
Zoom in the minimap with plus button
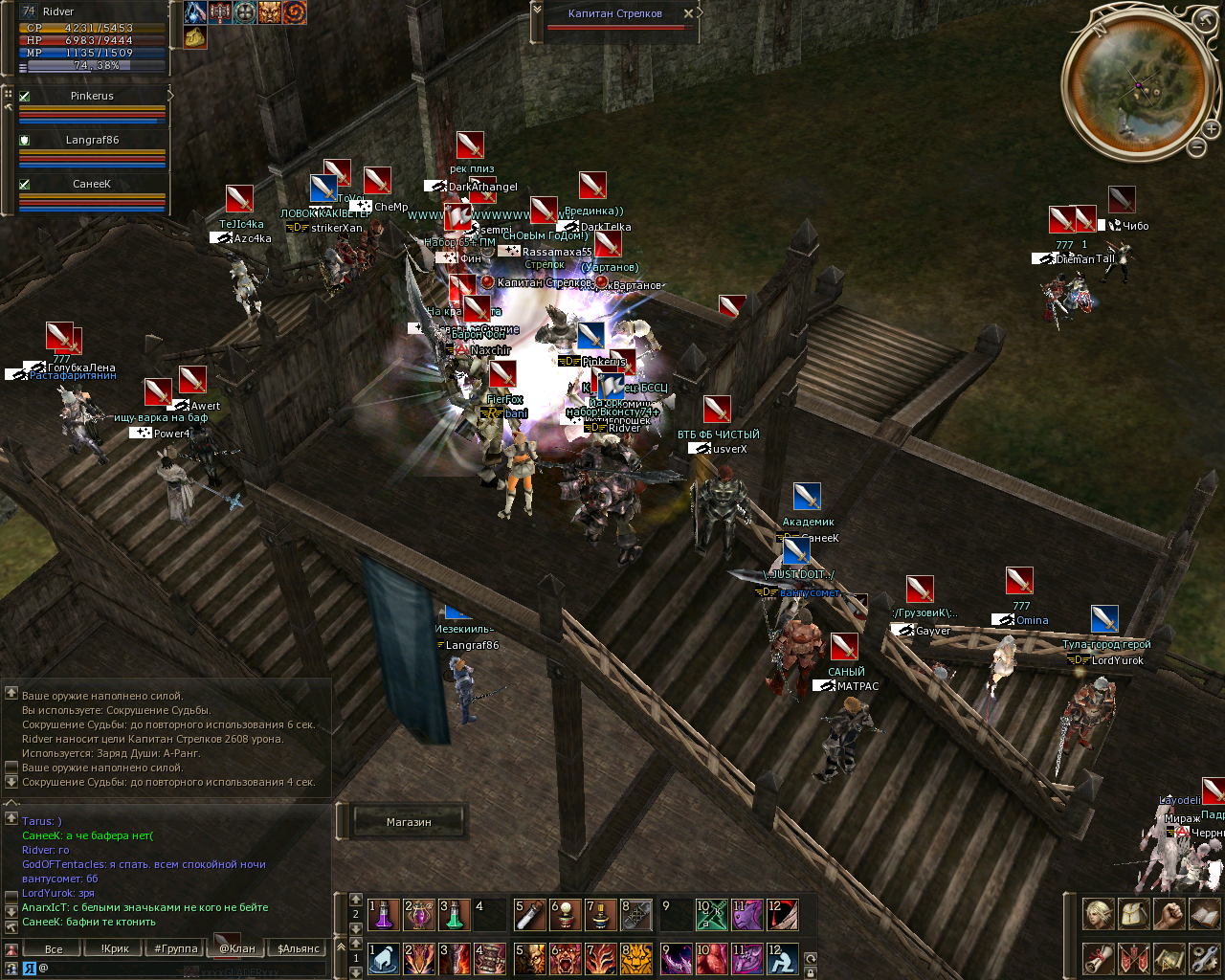1212,129
